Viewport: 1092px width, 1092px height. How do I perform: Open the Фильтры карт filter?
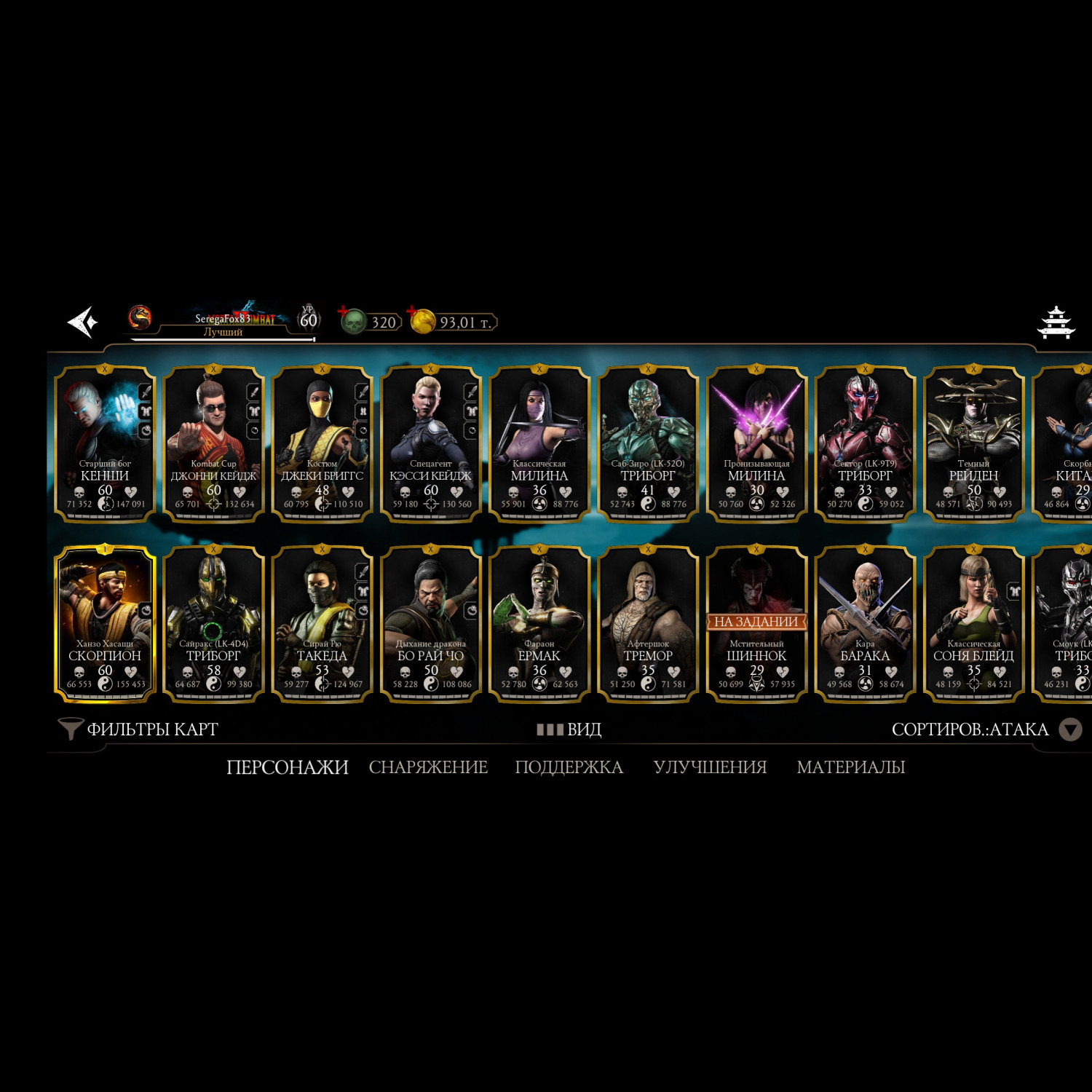[138, 729]
